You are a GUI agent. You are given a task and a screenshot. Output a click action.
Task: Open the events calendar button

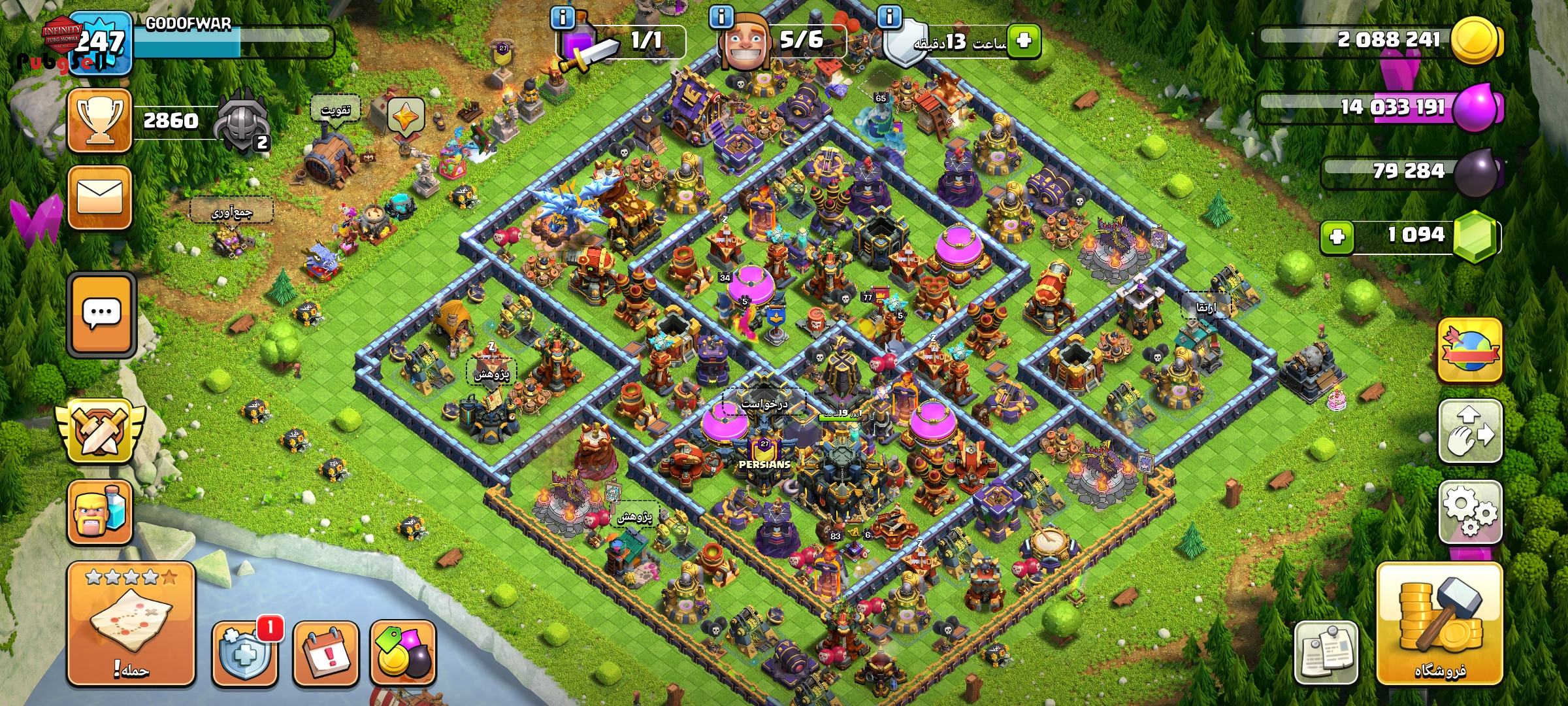point(326,654)
